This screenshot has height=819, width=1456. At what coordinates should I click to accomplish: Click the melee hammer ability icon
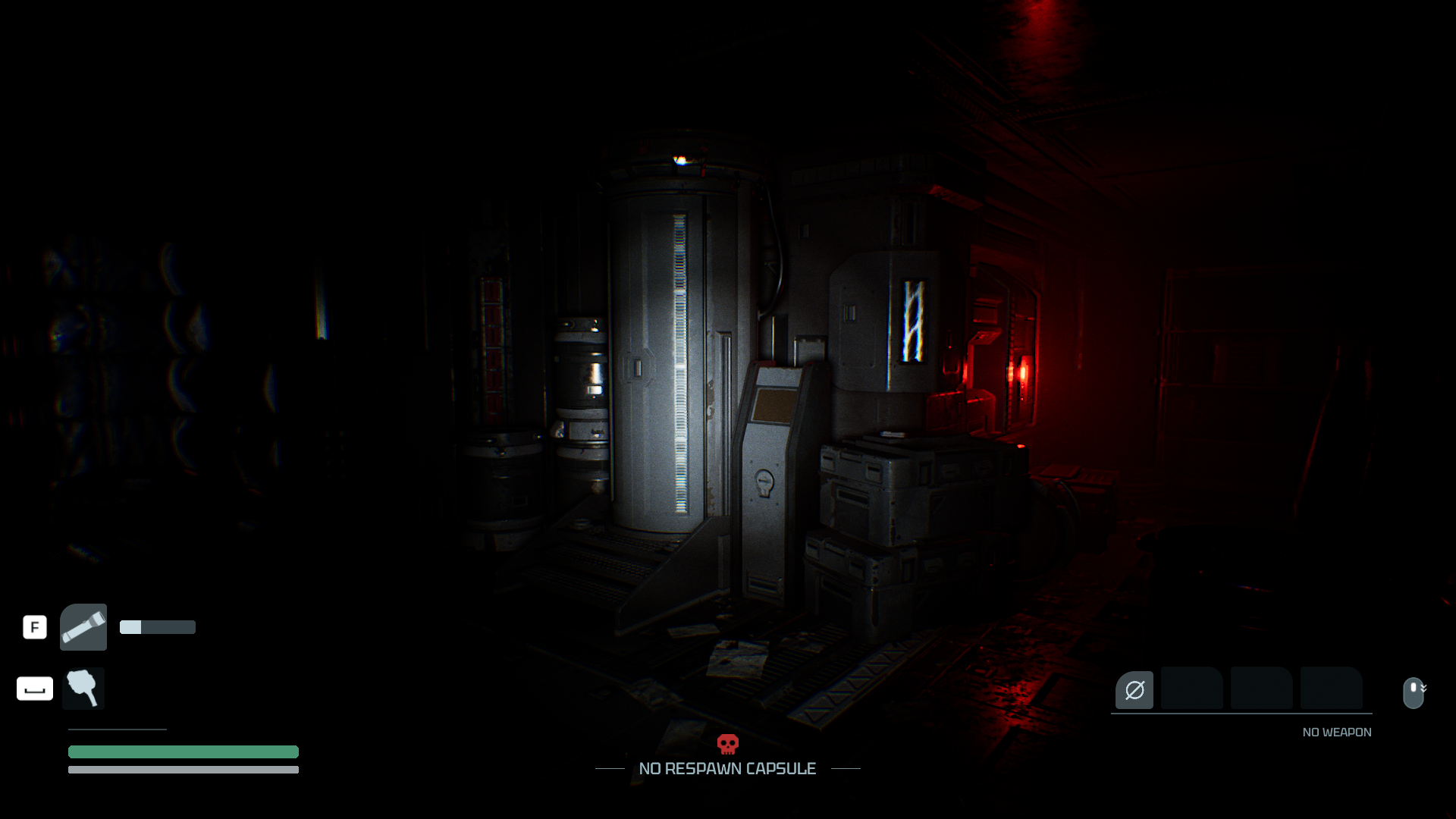point(83,689)
